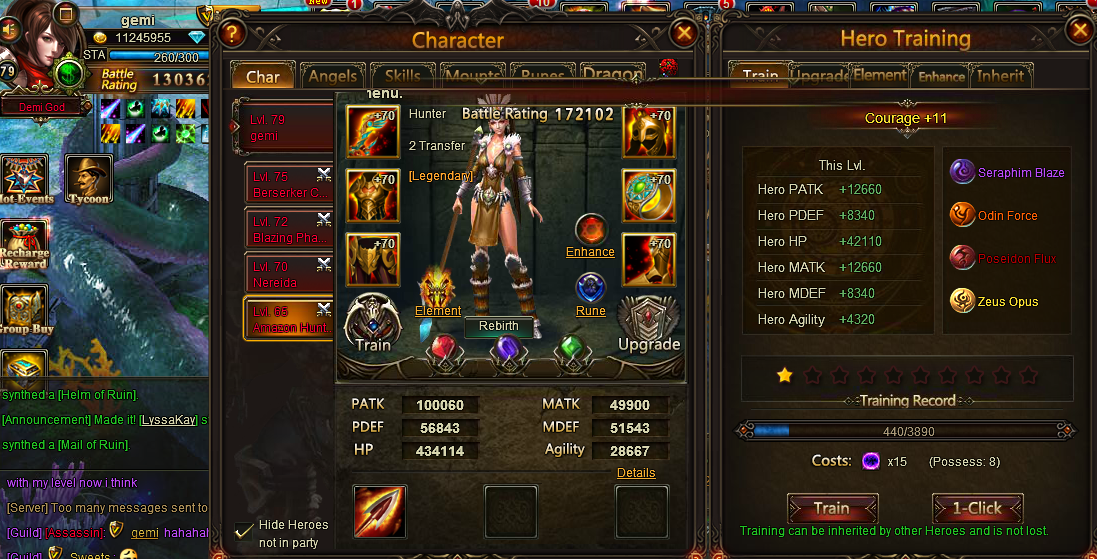The width and height of the screenshot is (1097, 559).
Task: Open the Recharge Reward chest
Action: pyautogui.click(x=24, y=245)
